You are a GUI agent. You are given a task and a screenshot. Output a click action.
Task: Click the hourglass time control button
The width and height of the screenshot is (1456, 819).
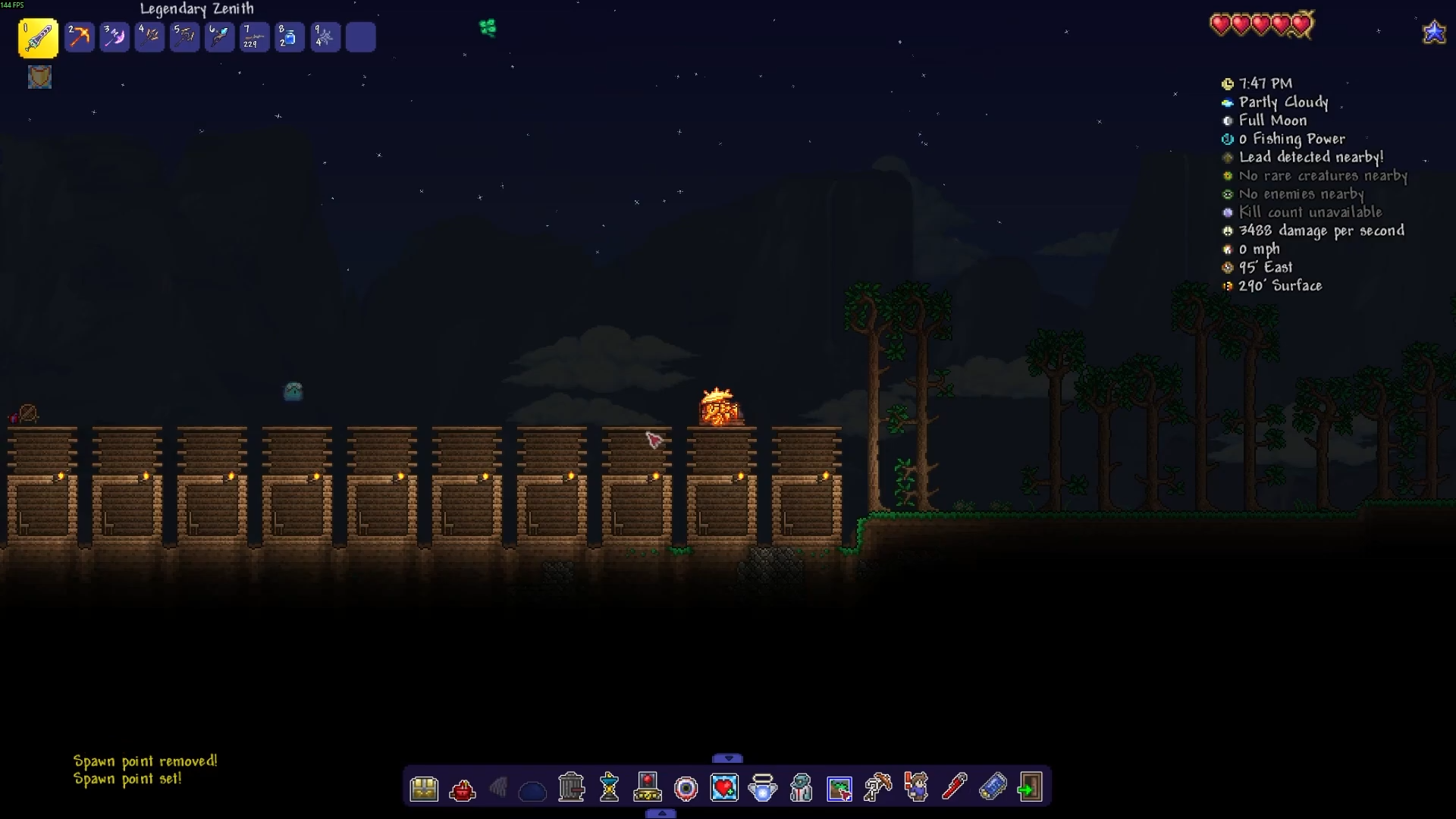coord(610,788)
